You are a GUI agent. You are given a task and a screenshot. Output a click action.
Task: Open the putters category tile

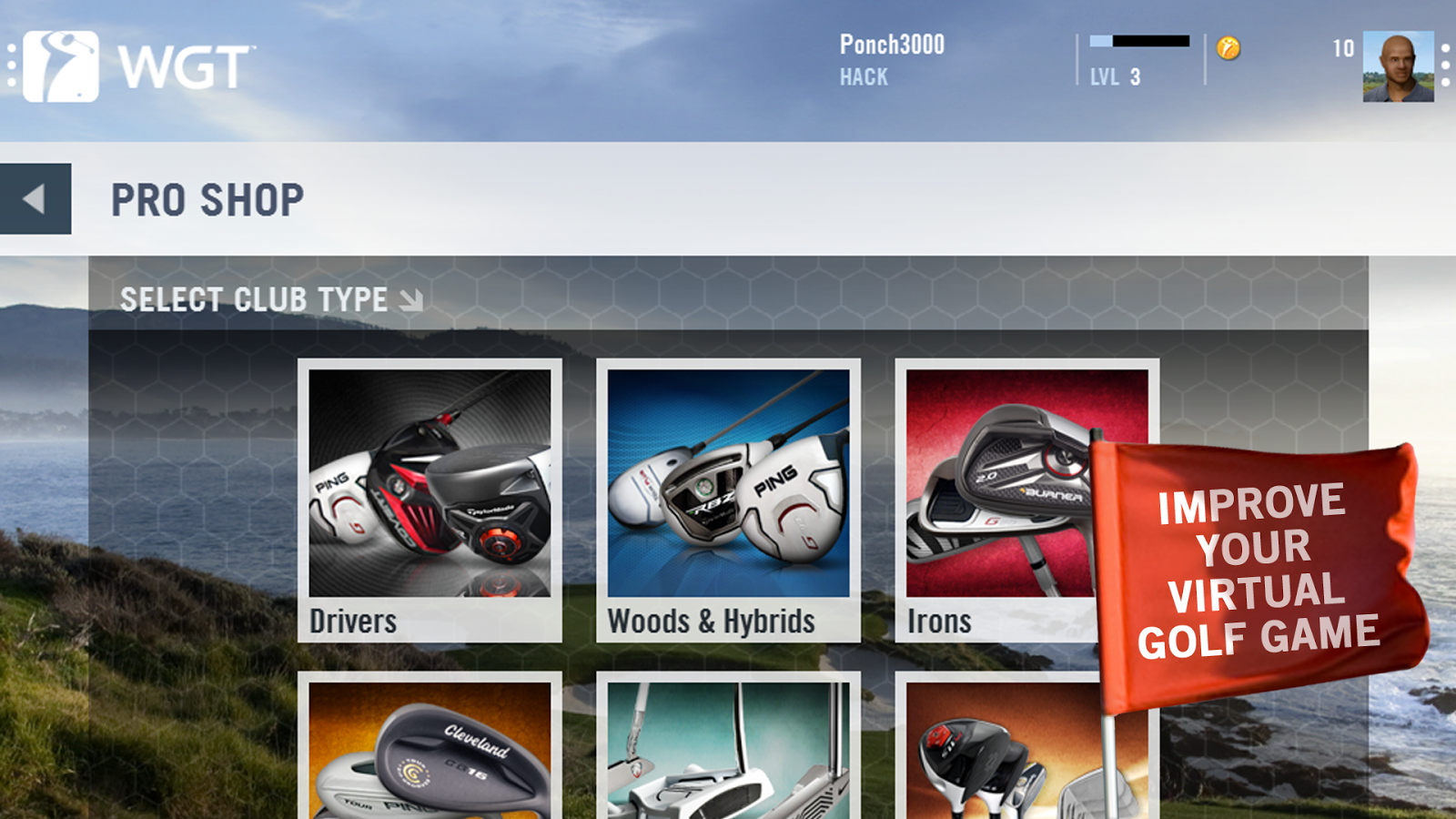click(x=728, y=751)
